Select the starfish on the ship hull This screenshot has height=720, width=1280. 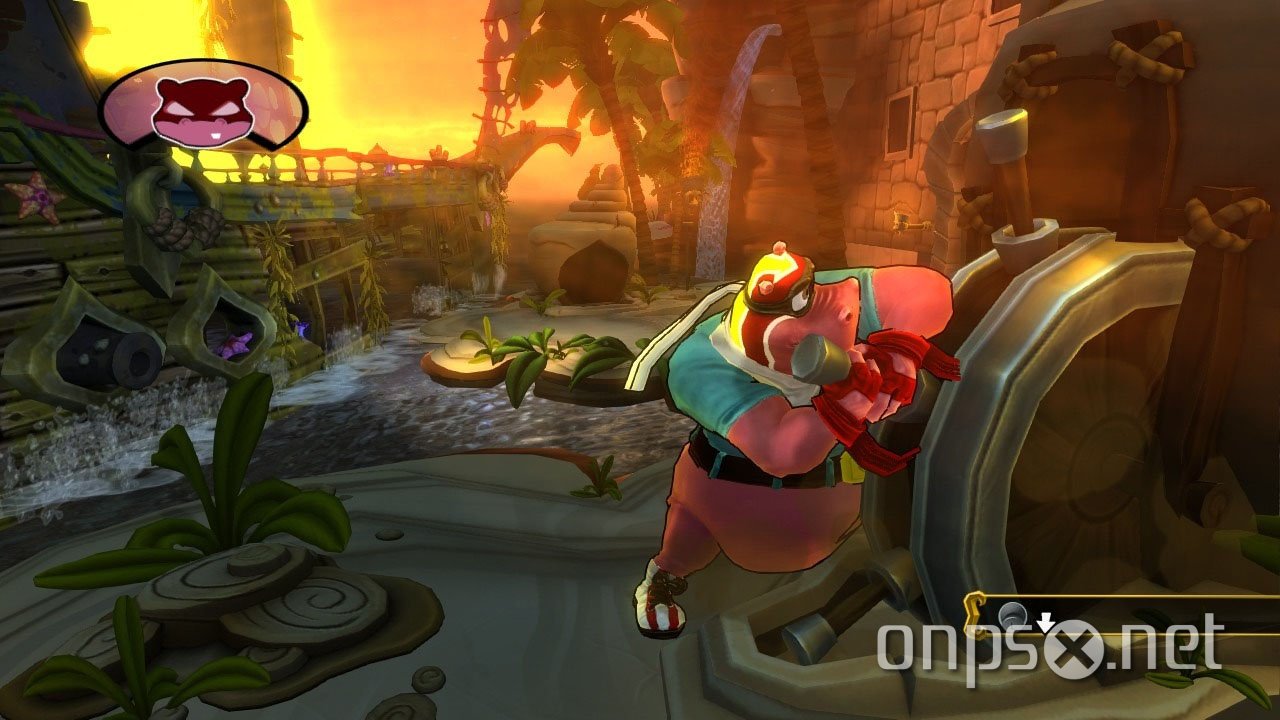[x=35, y=196]
